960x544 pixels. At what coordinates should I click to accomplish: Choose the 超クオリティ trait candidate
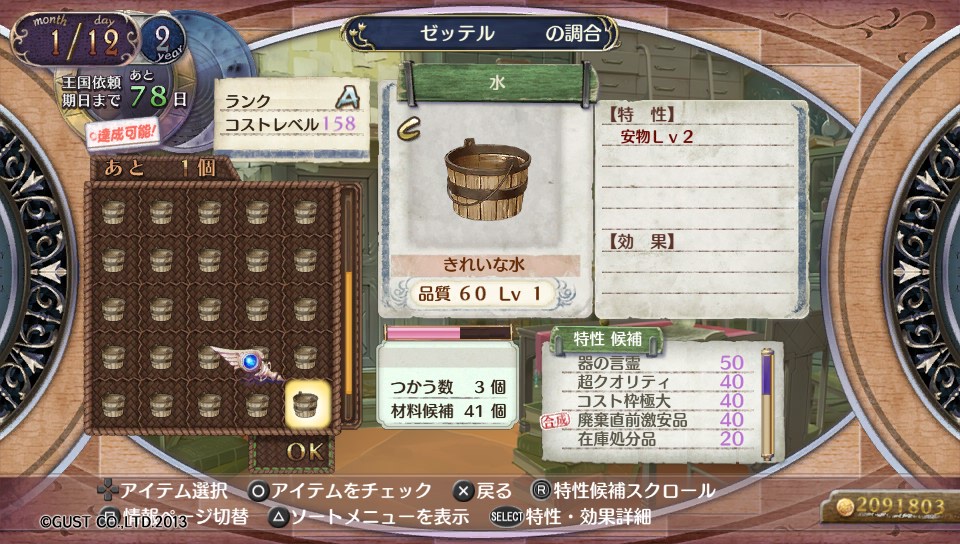(x=624, y=383)
